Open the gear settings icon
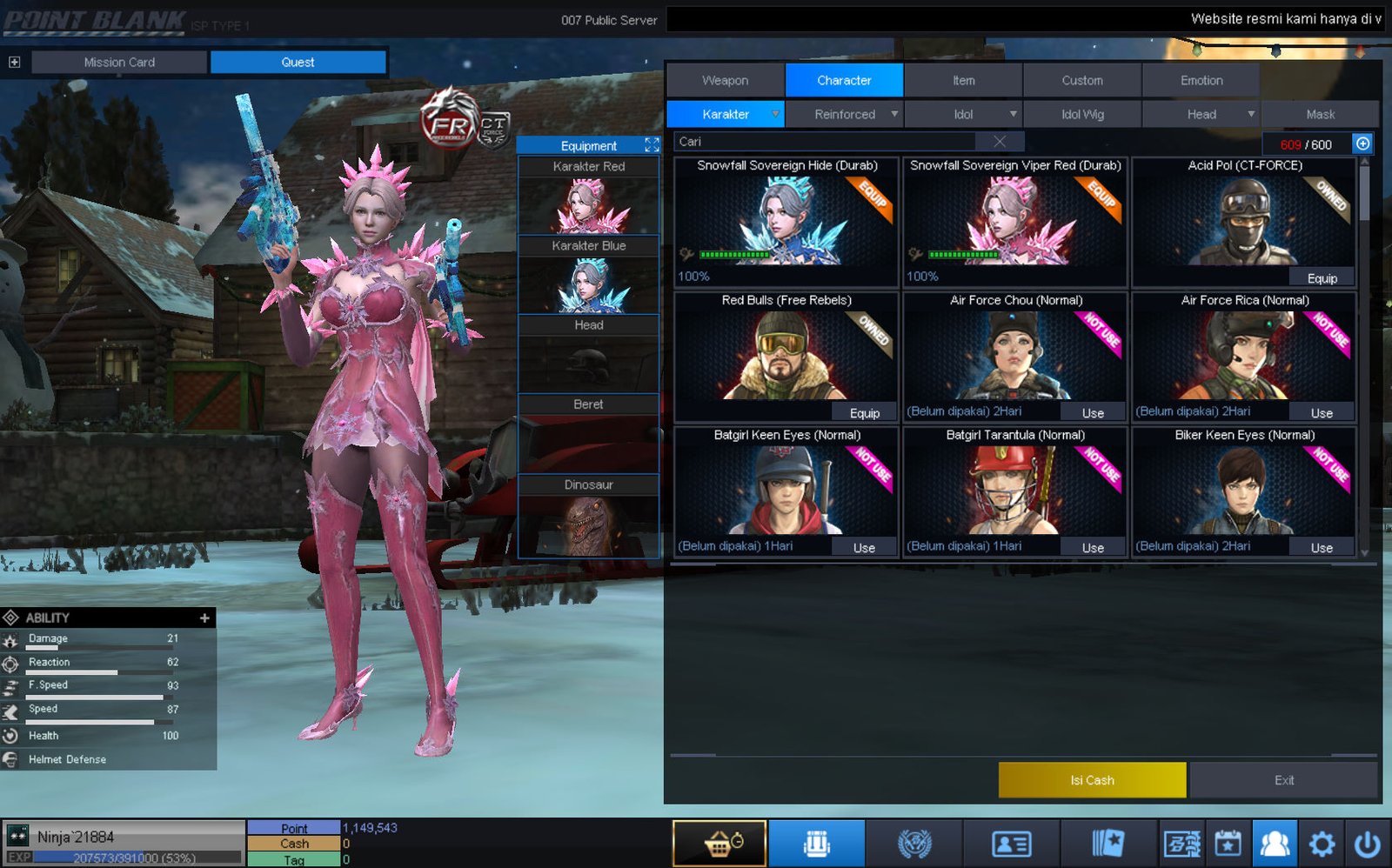The width and height of the screenshot is (1392, 868). tap(1322, 844)
